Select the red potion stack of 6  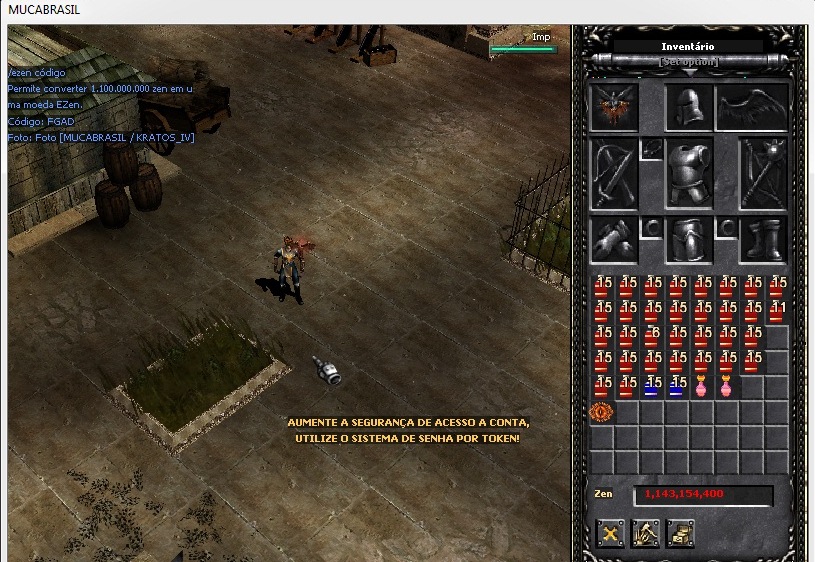[x=652, y=336]
